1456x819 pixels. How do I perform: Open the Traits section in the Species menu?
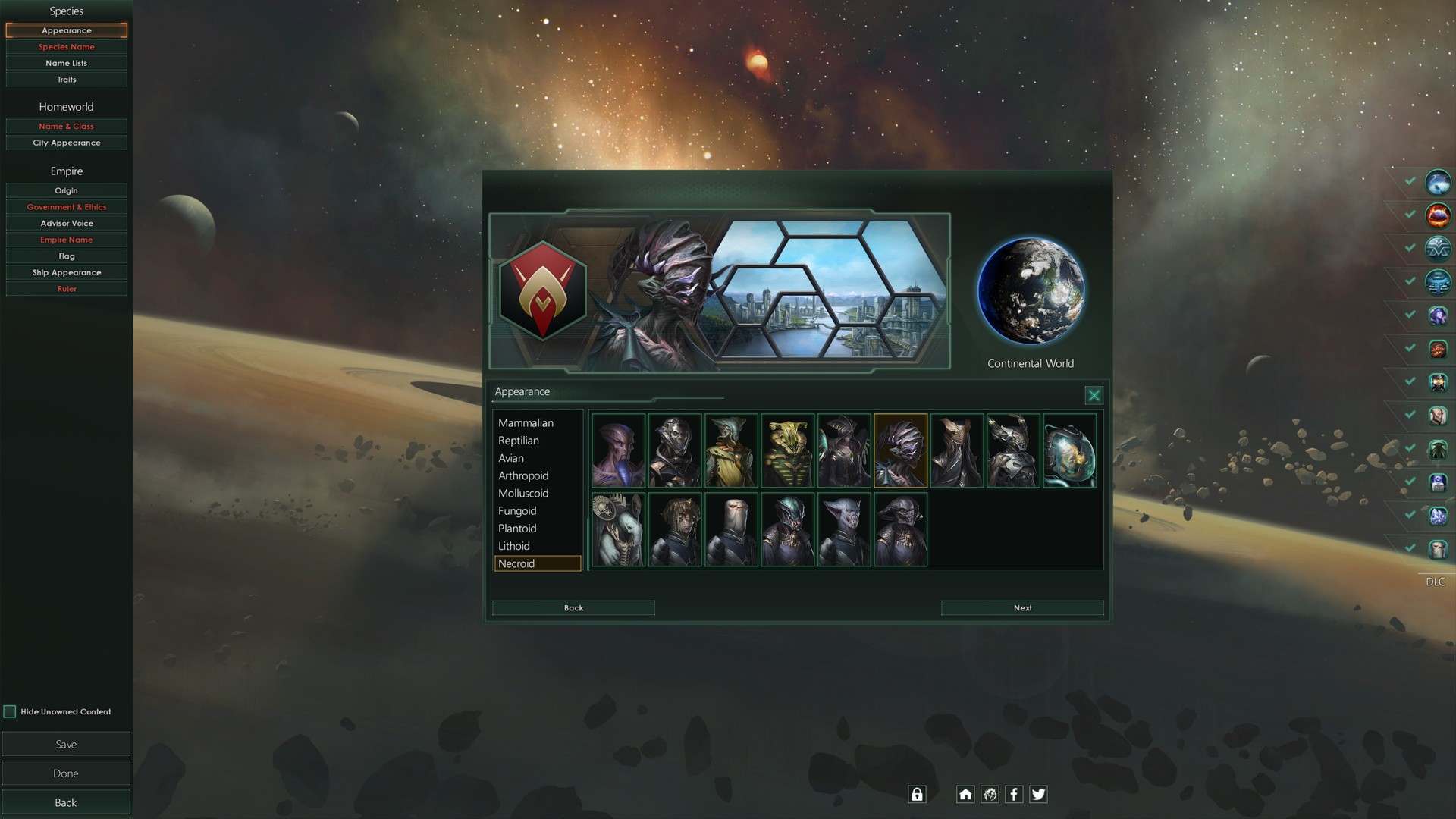click(67, 79)
